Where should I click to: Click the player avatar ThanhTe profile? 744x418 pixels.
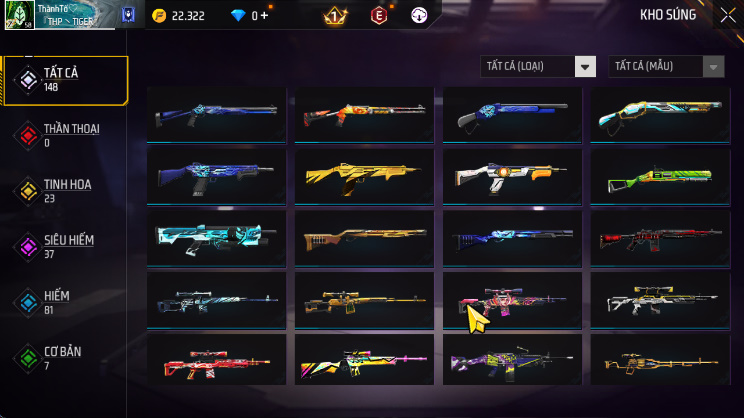pyautogui.click(x=20, y=15)
